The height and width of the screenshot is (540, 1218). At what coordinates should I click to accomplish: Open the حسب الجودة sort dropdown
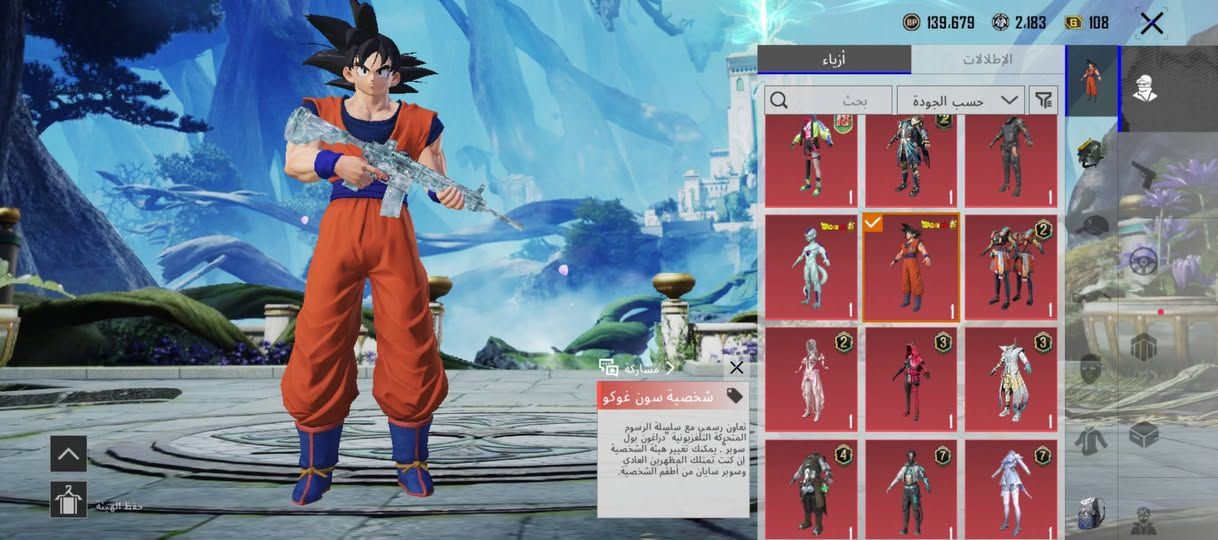960,100
